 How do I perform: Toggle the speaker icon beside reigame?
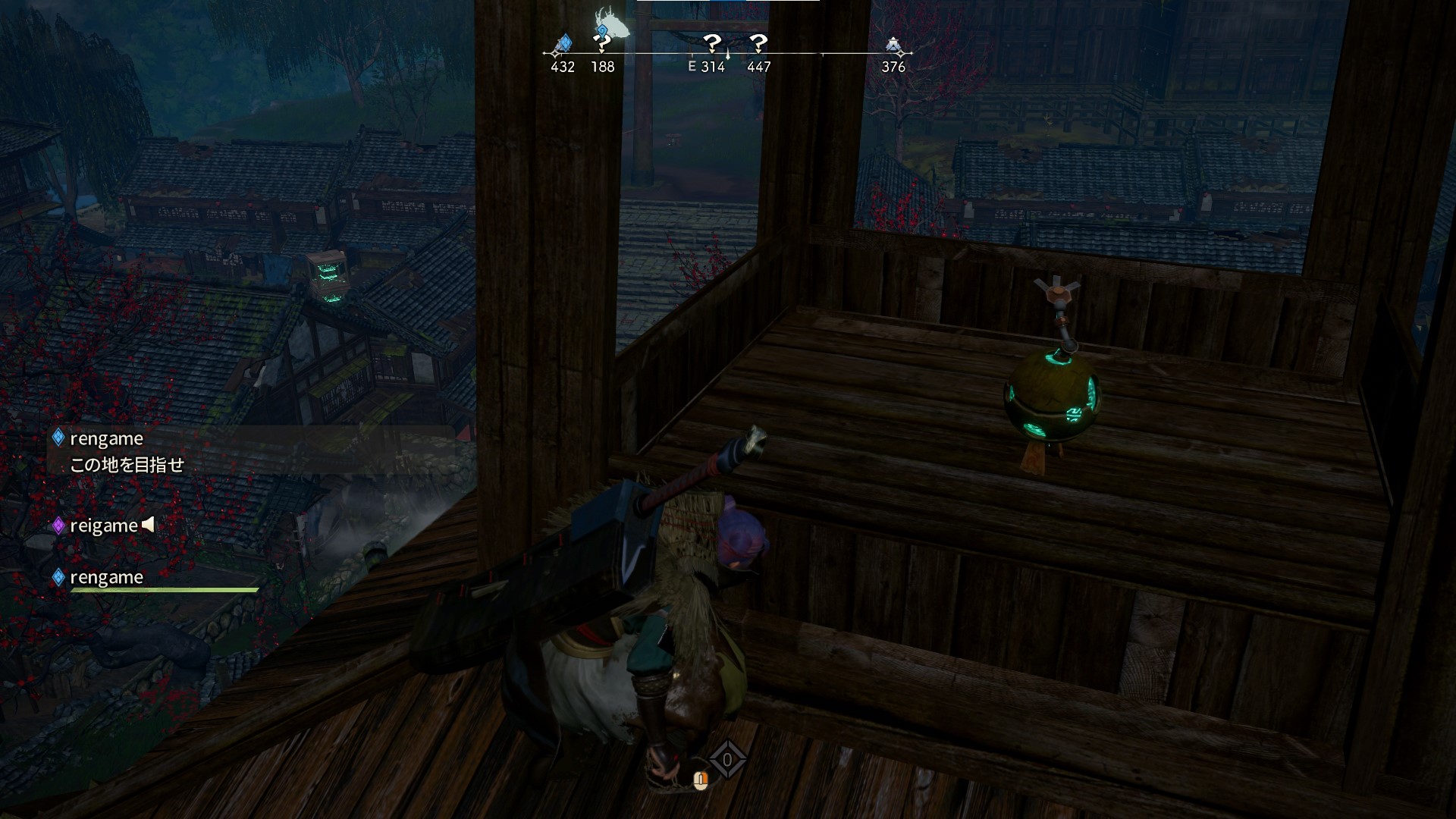click(x=149, y=524)
